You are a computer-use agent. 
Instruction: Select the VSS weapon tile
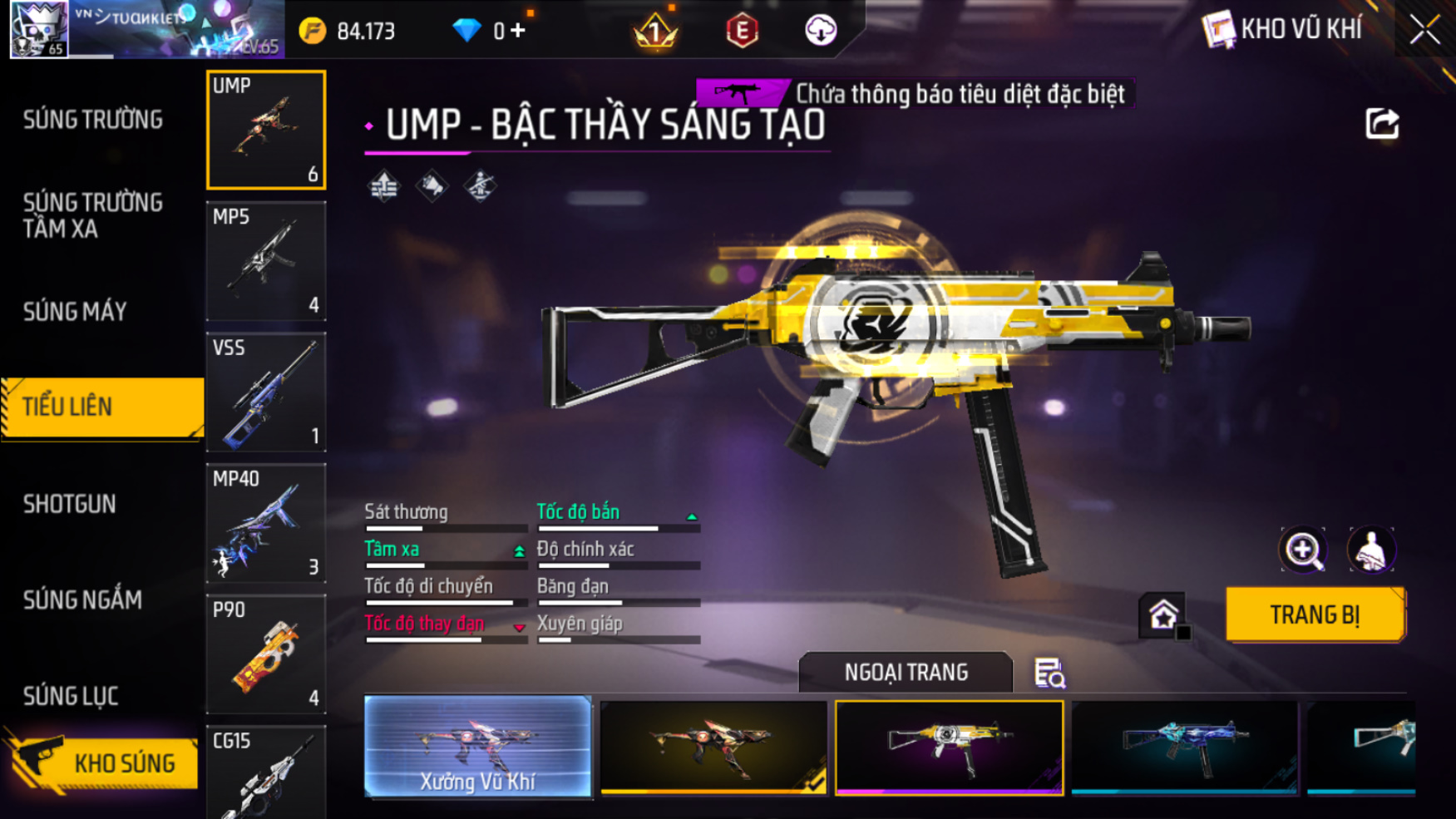(x=266, y=392)
